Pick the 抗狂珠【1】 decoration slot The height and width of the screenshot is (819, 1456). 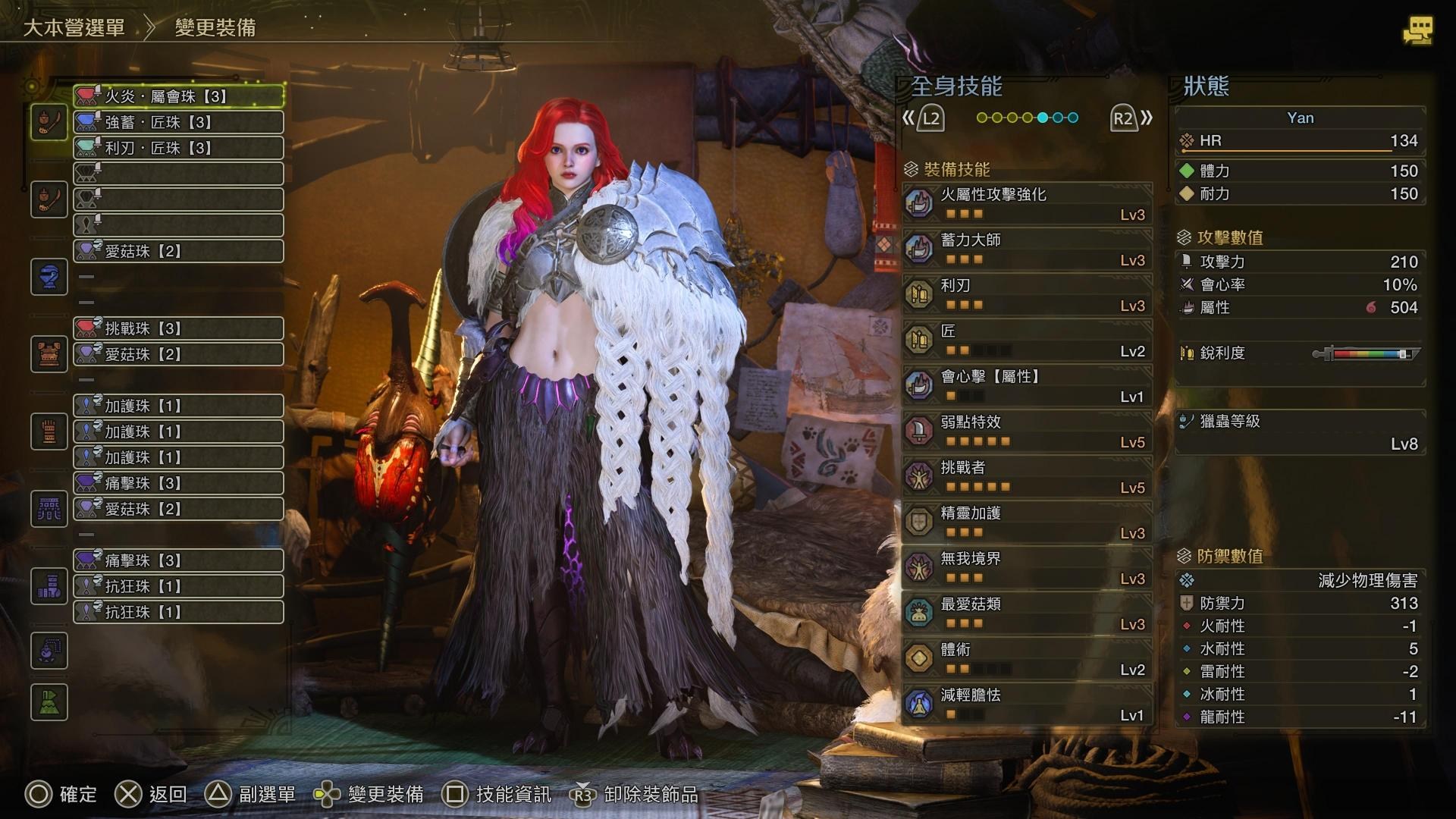coord(178,585)
